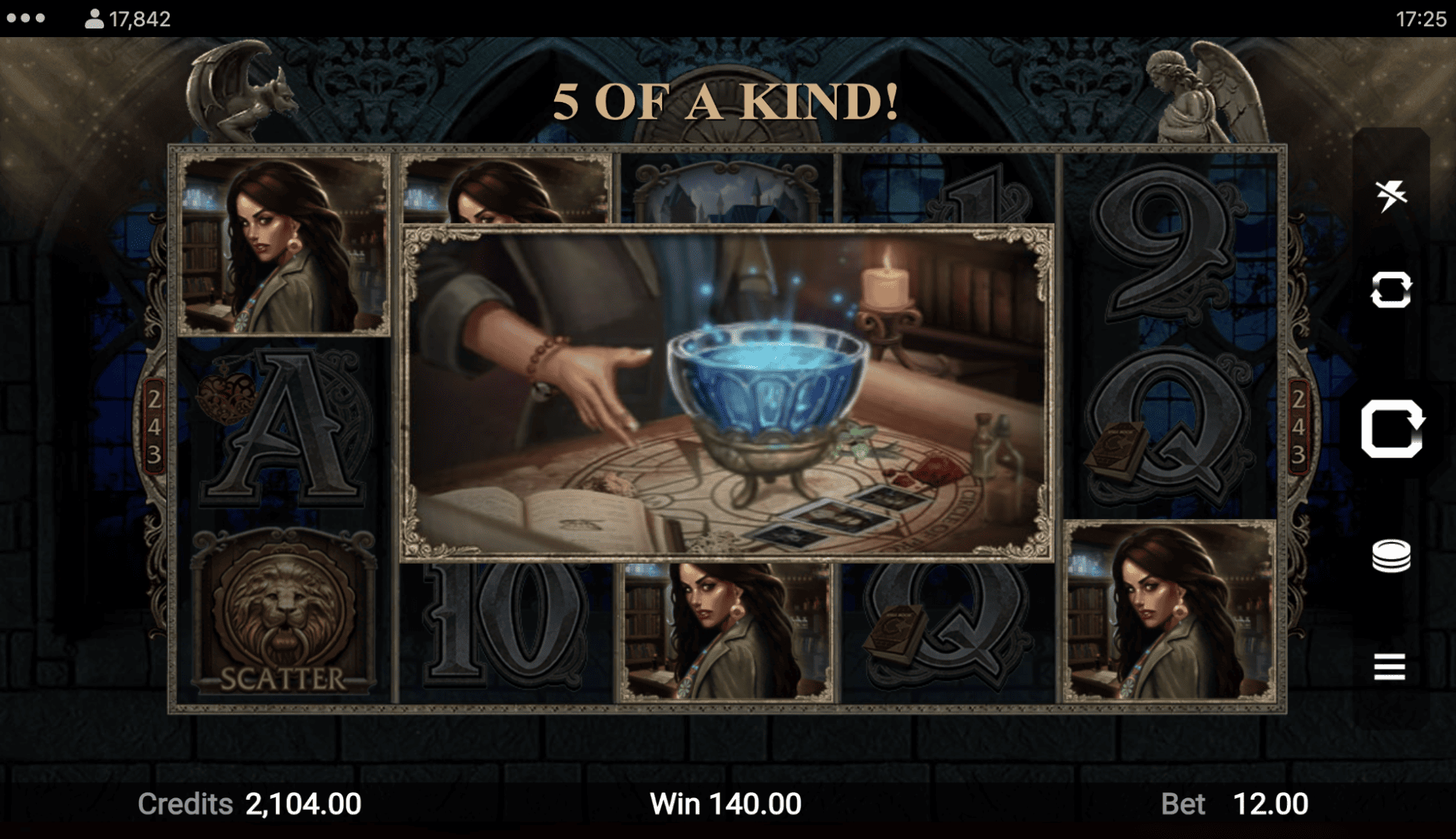The image size is (1456, 839).
Task: Toggle quick spin lightning bolt
Action: tap(1390, 195)
